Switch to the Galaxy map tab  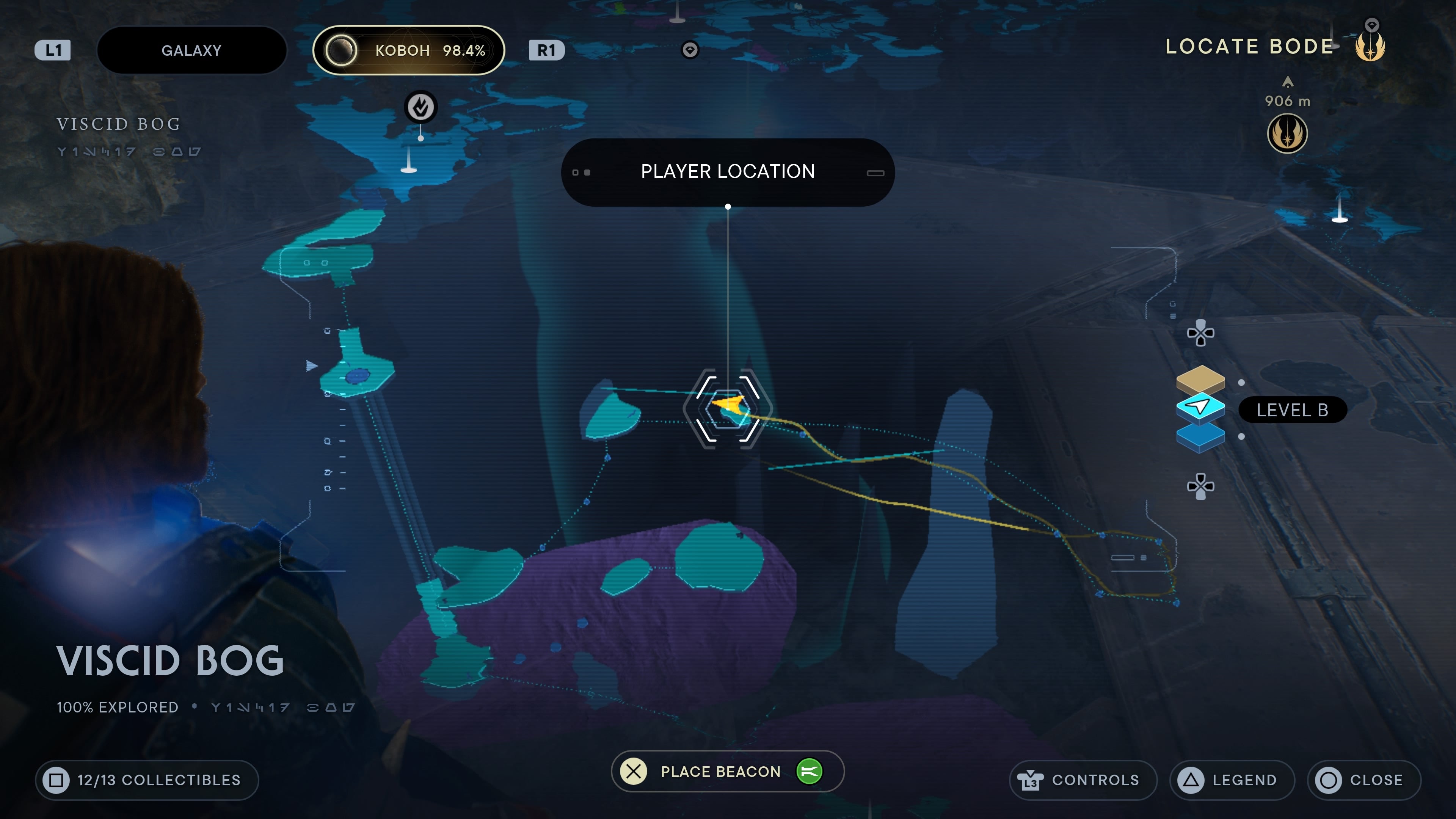191,50
